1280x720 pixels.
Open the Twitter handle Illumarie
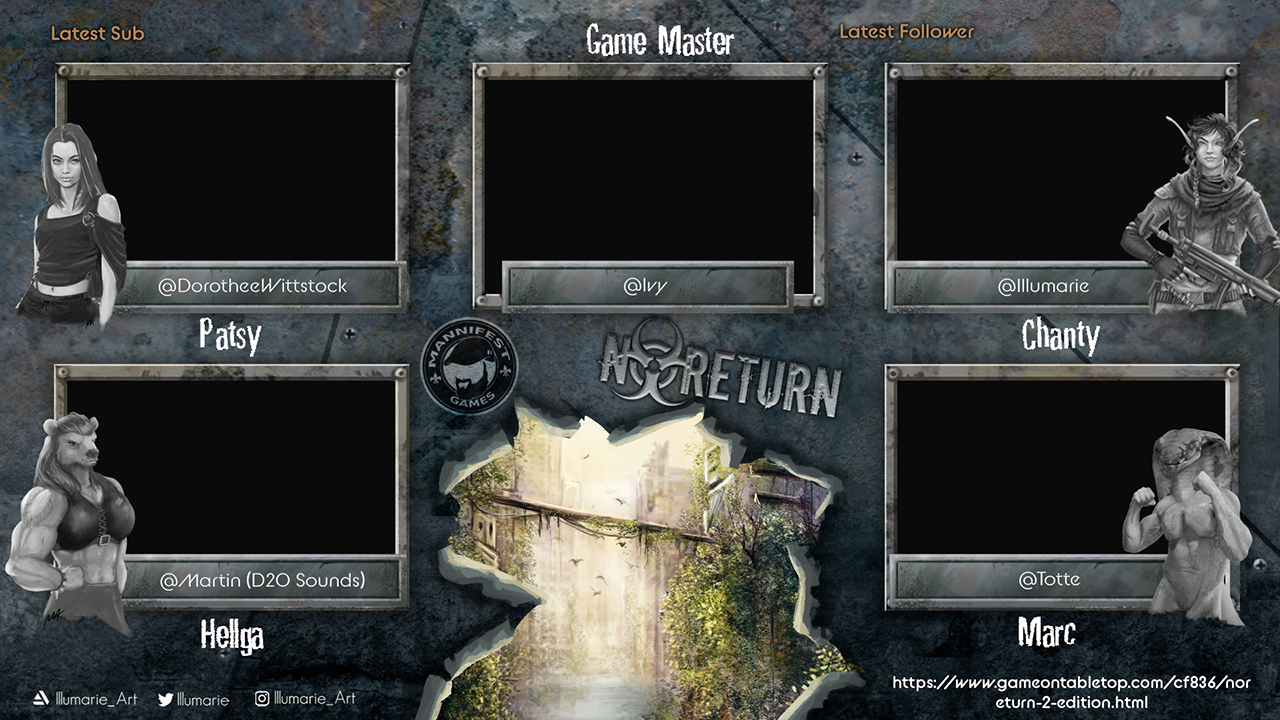click(x=194, y=699)
